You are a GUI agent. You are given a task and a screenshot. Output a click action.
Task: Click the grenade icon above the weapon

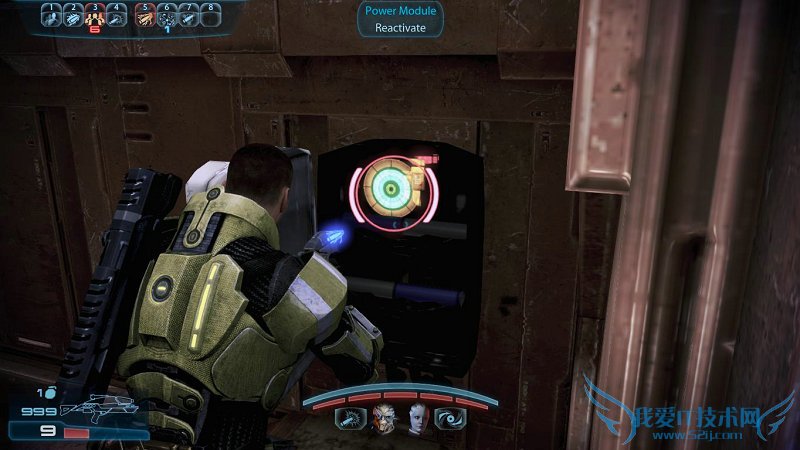point(46,394)
